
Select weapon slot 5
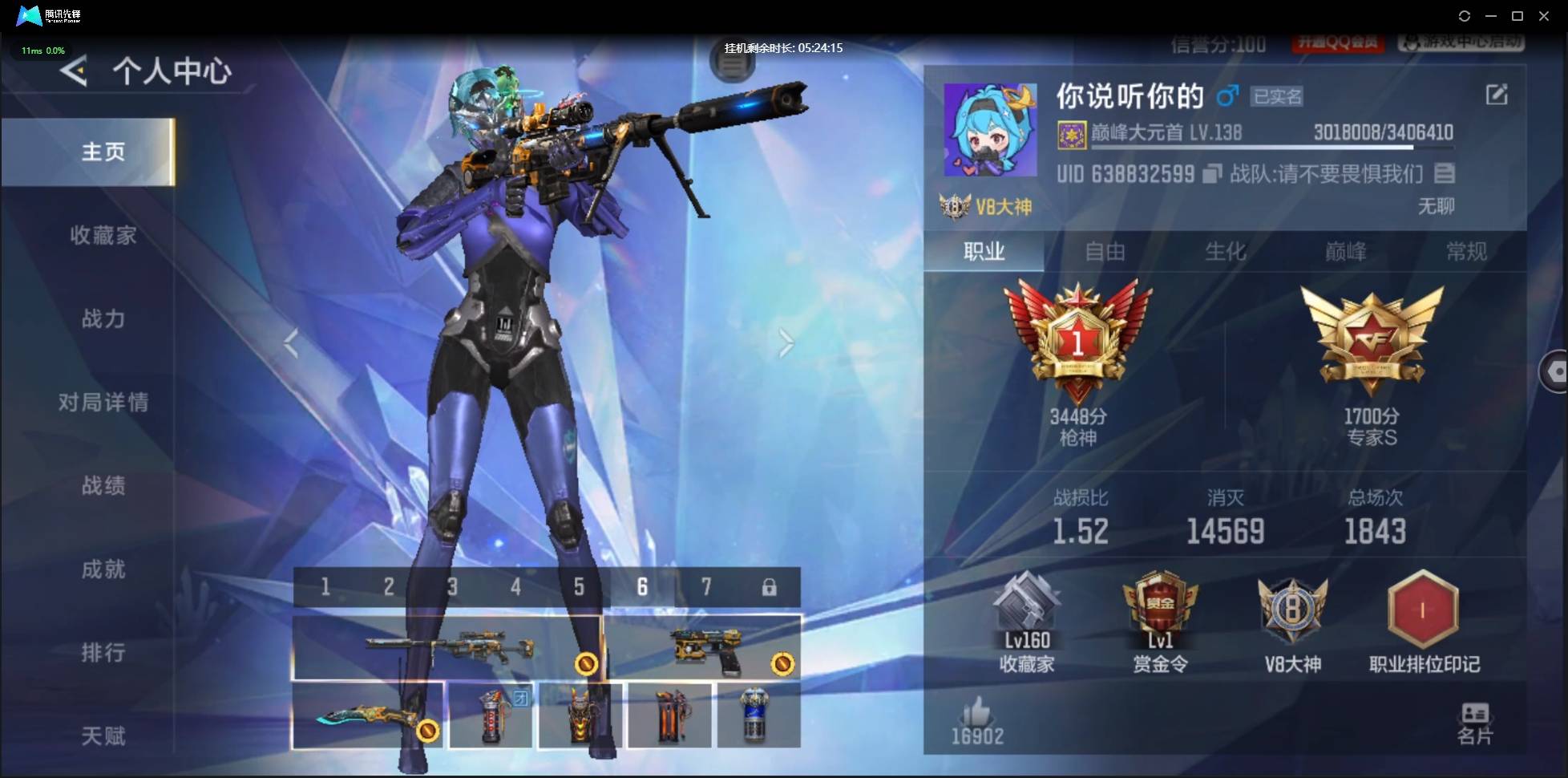(579, 587)
